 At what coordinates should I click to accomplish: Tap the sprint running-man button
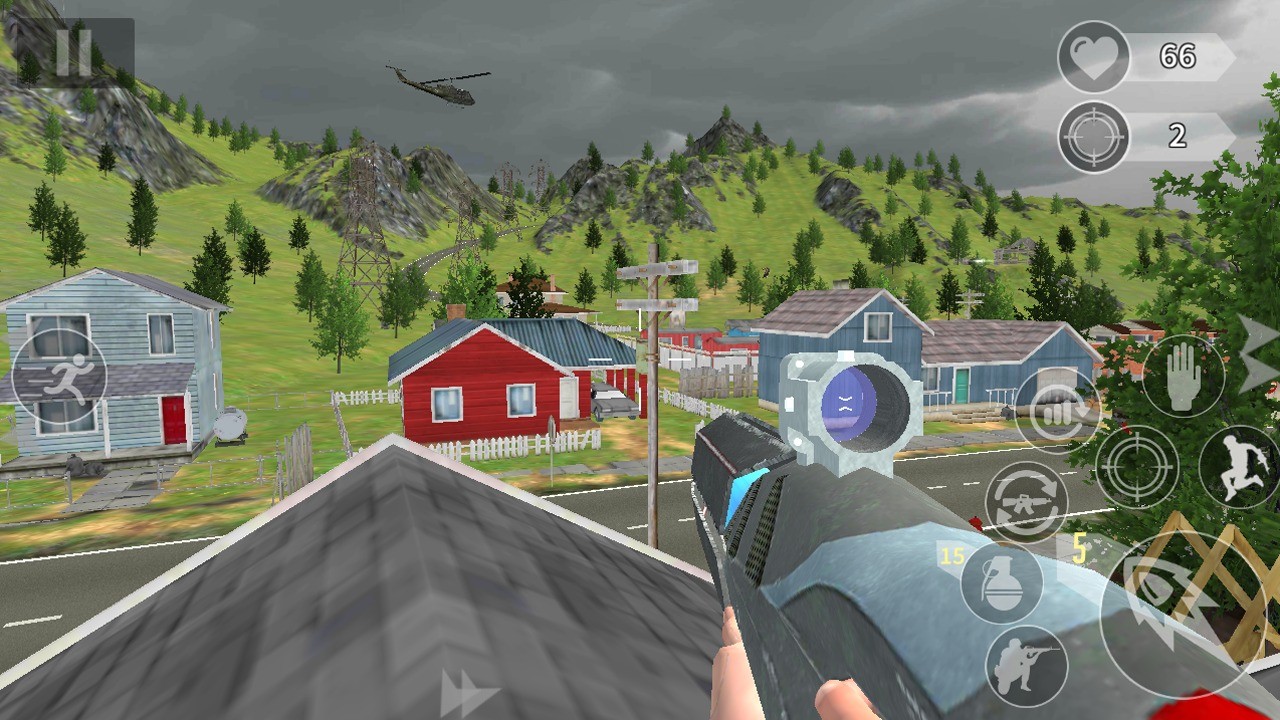(60, 380)
